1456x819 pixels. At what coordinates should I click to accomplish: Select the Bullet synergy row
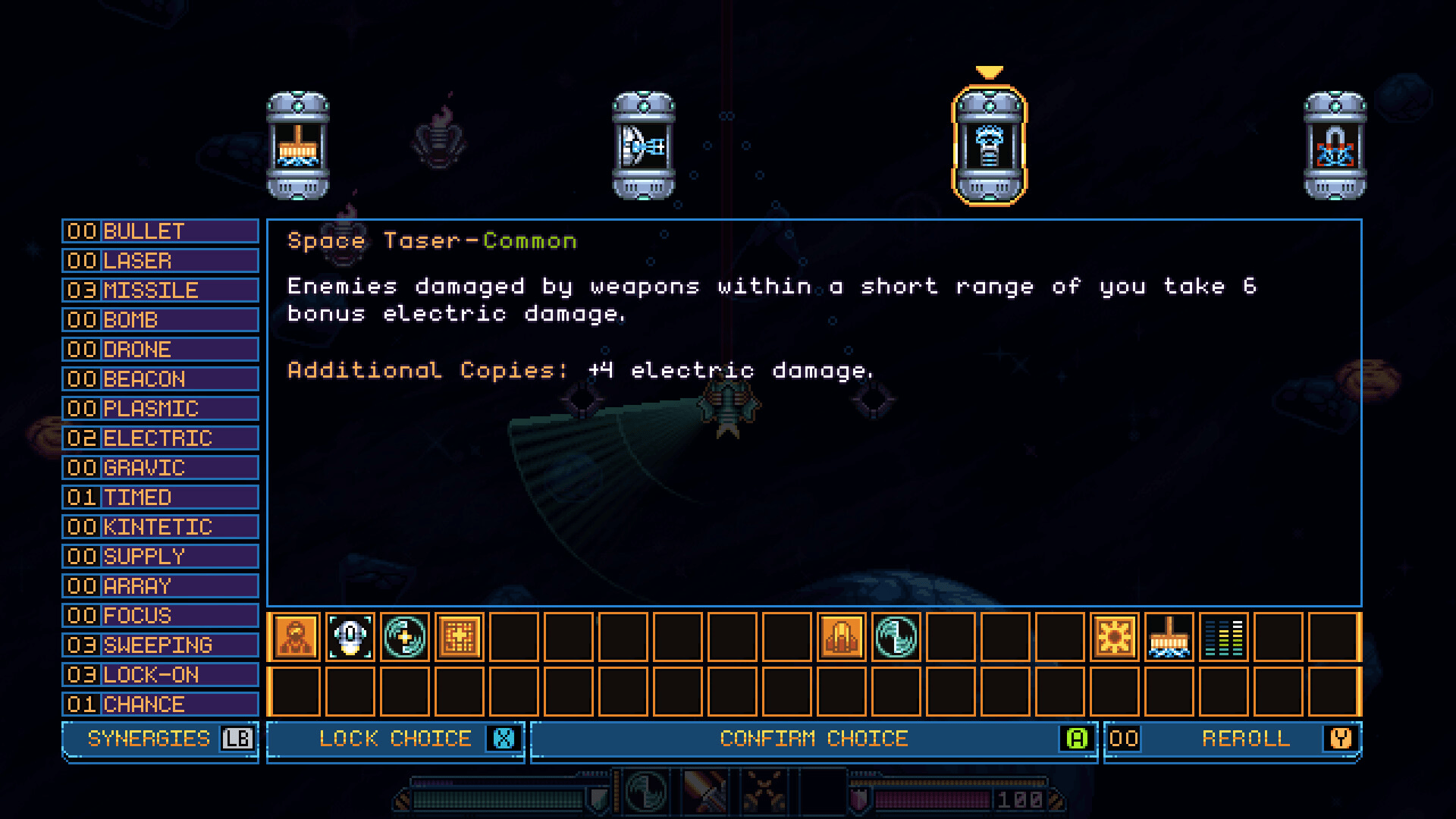(x=160, y=231)
